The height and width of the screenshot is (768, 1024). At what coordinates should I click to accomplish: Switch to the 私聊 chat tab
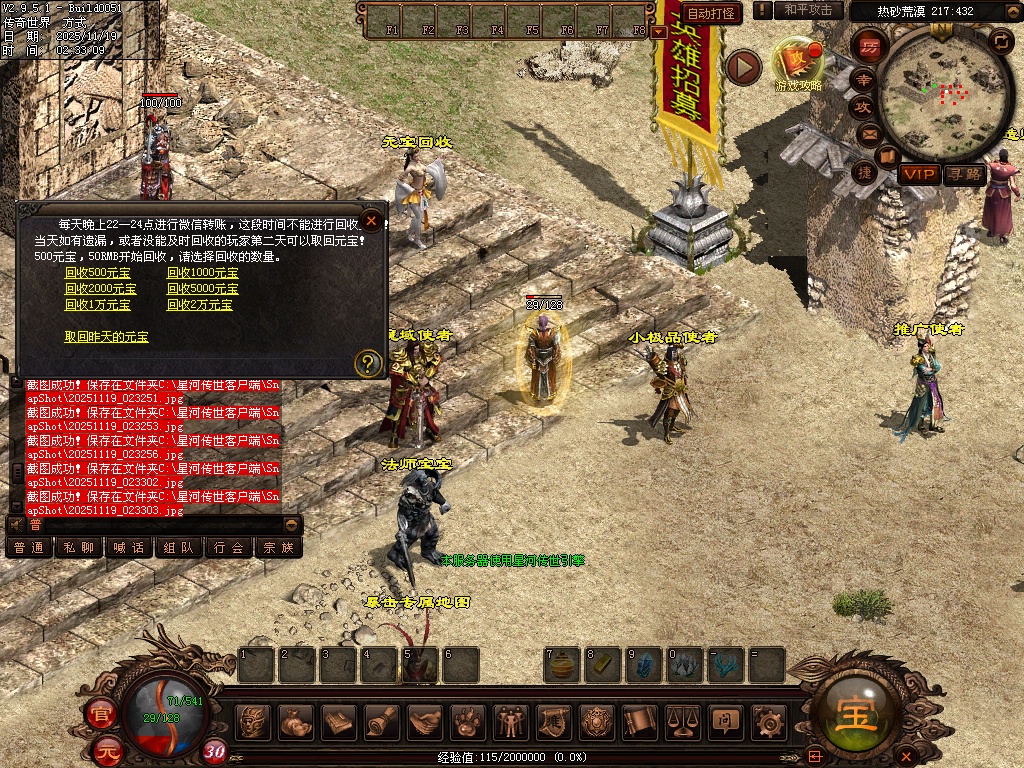coord(80,547)
